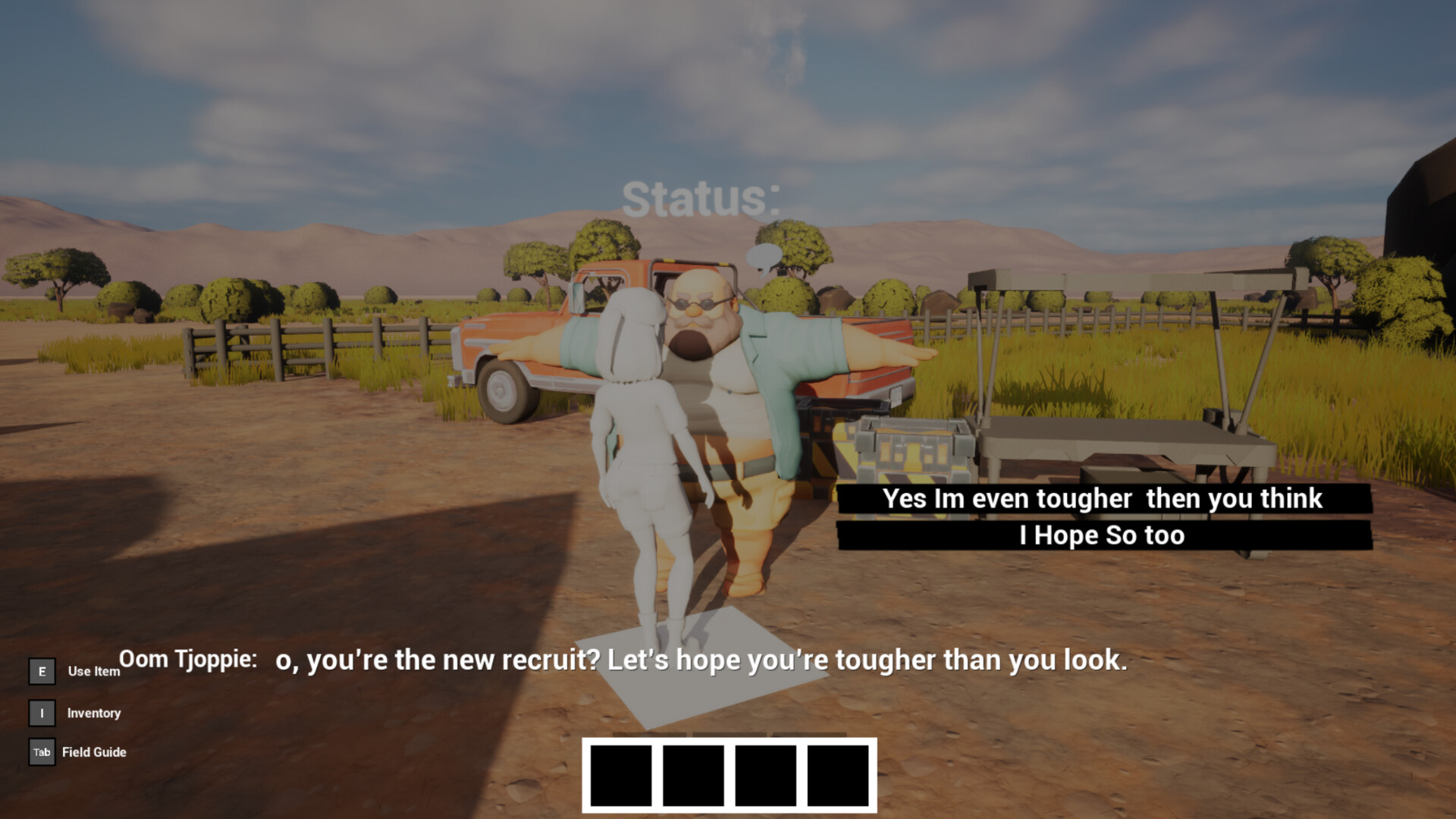
Task: Click the I key Inventory icon
Action: point(41,713)
